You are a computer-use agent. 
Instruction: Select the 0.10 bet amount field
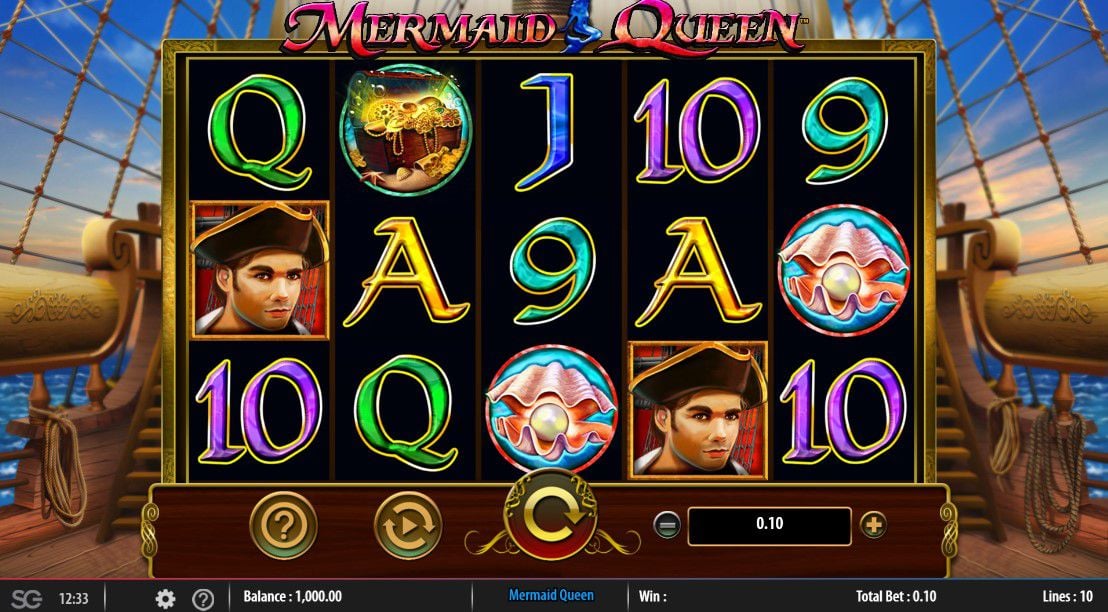pos(769,525)
